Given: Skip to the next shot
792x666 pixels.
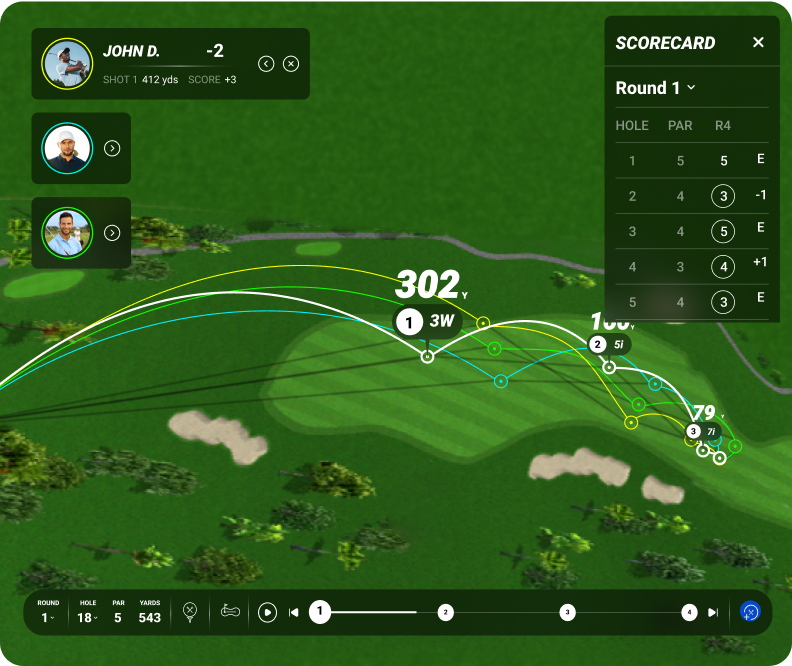Looking at the screenshot, I should 713,612.
